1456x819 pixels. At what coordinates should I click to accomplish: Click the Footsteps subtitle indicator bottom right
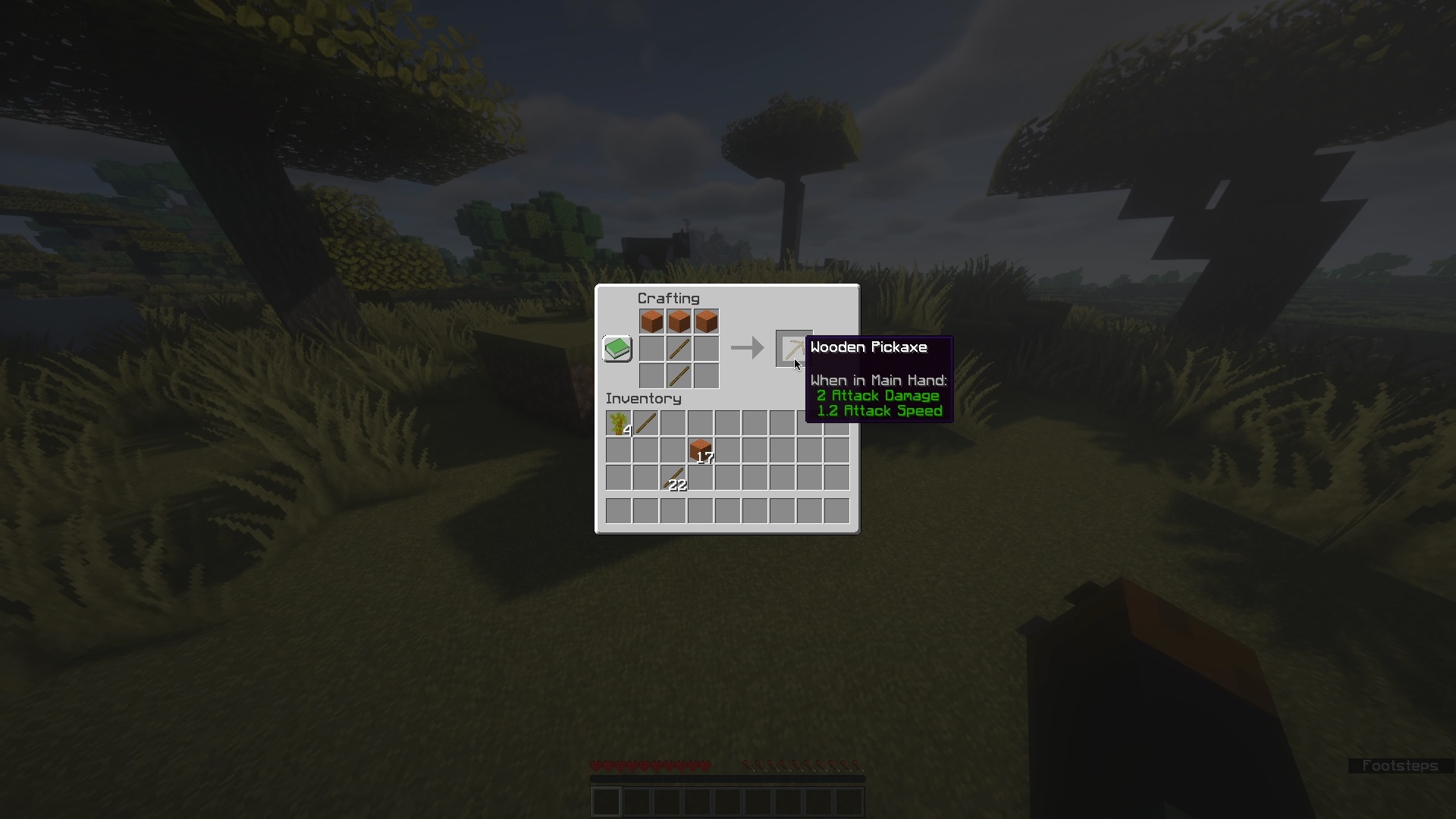point(1400,766)
